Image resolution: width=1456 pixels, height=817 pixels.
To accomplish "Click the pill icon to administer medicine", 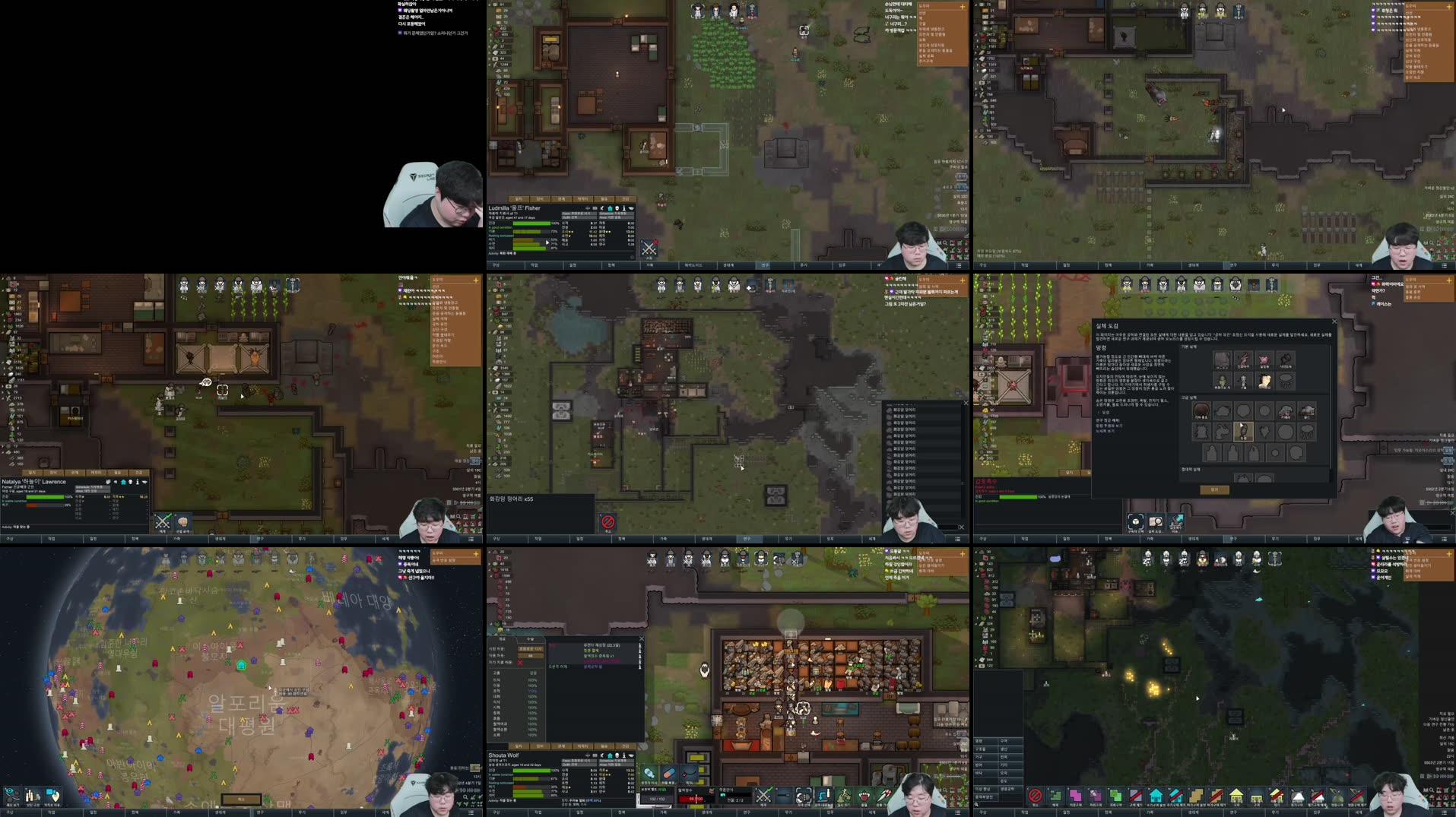I will pos(668,774).
